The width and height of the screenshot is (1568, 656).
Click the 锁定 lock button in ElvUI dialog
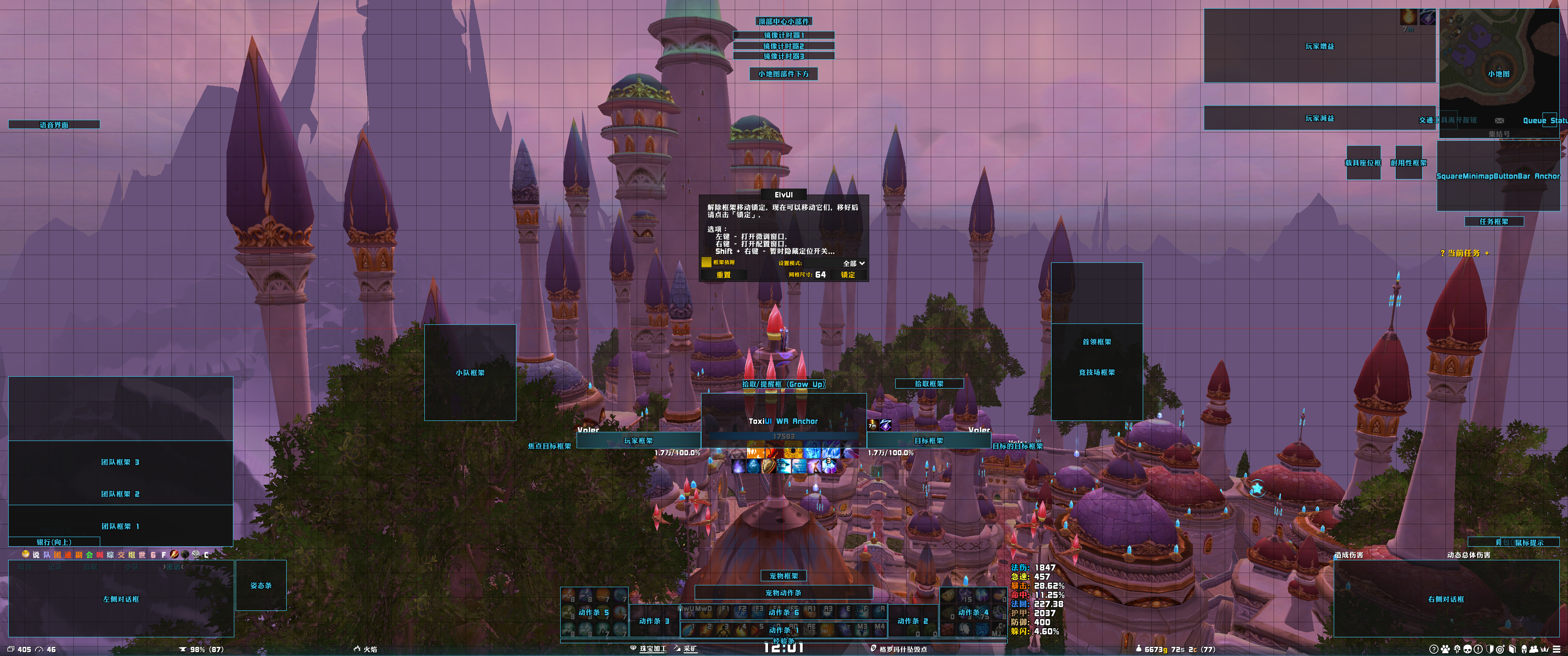[848, 275]
